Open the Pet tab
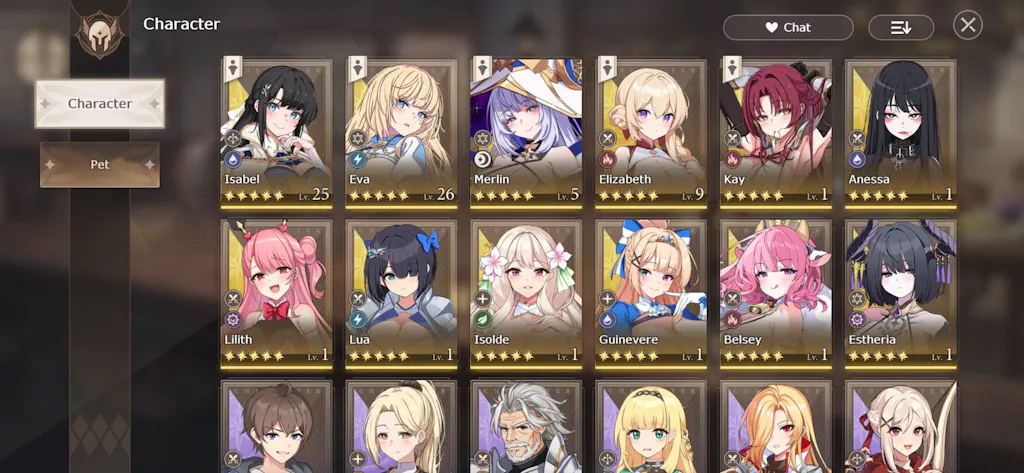 click(100, 164)
